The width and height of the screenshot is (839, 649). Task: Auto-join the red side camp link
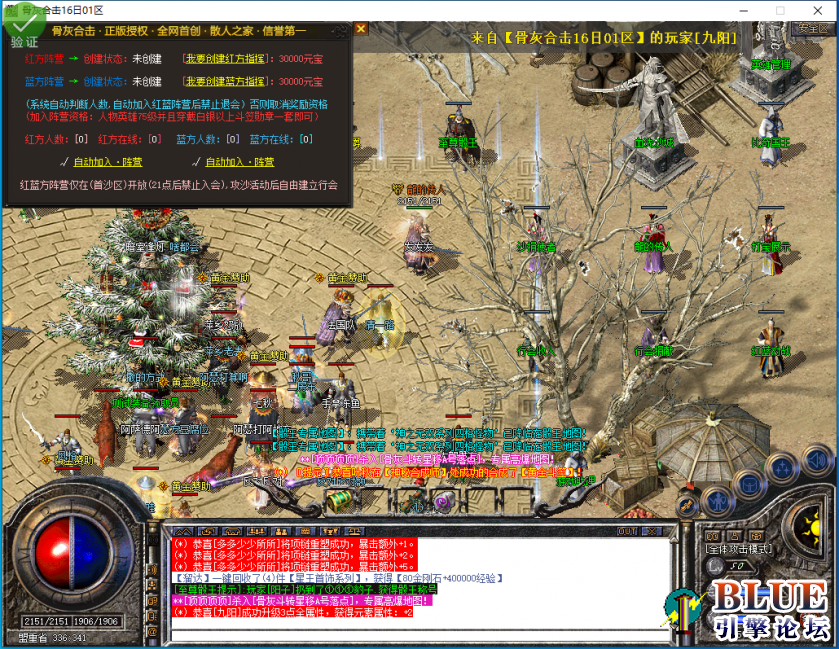pyautogui.click(x=107, y=161)
